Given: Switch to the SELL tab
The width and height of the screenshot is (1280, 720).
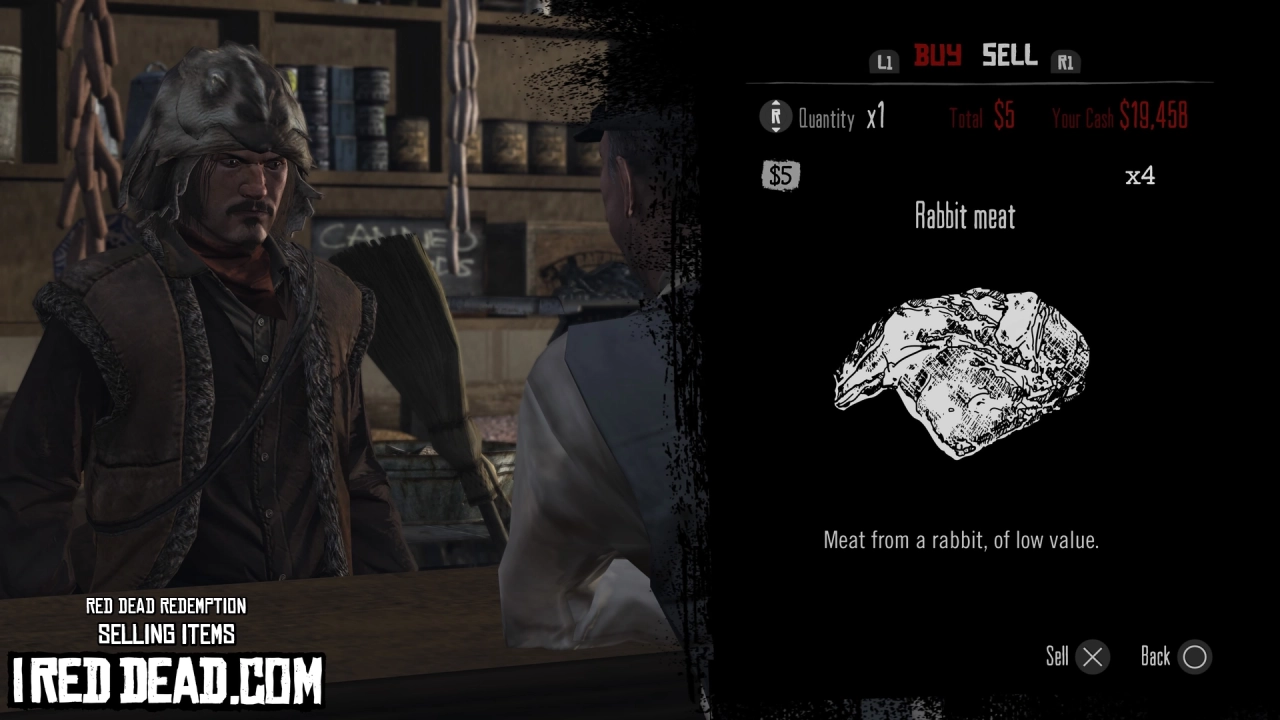Looking at the screenshot, I should click(x=1008, y=57).
